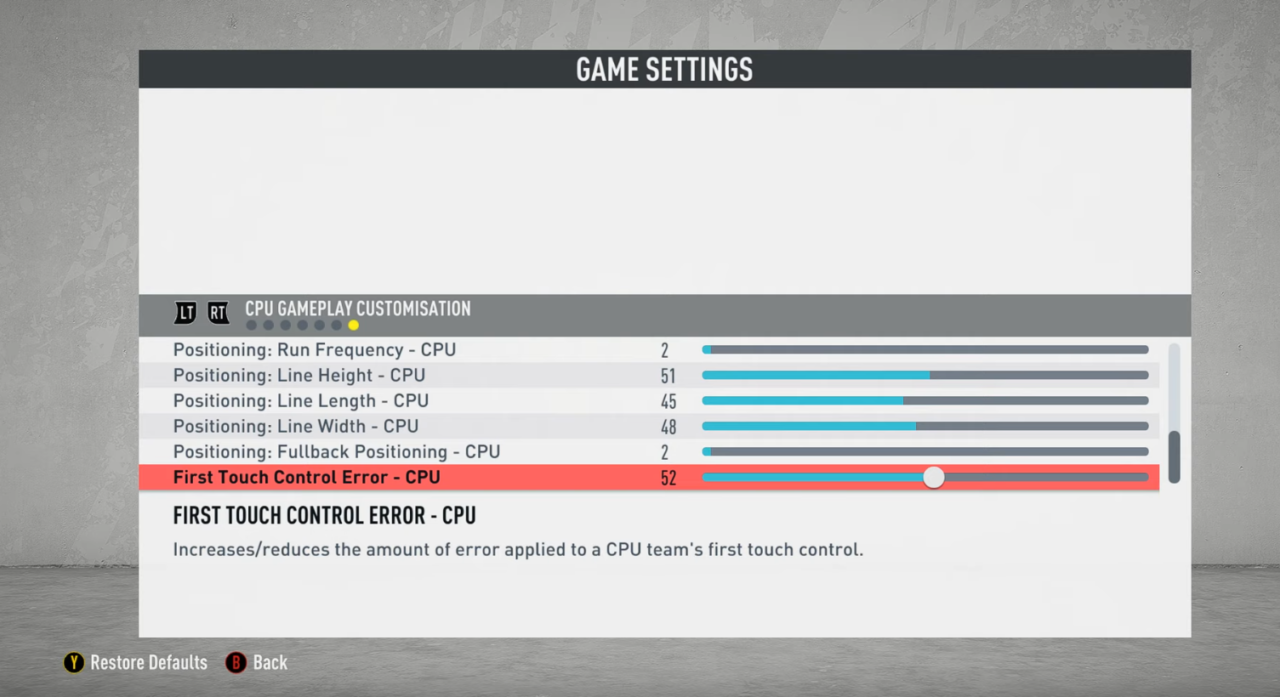This screenshot has height=697, width=1280.
Task: Click the First Touch Control Error slider handle
Action: (933, 478)
